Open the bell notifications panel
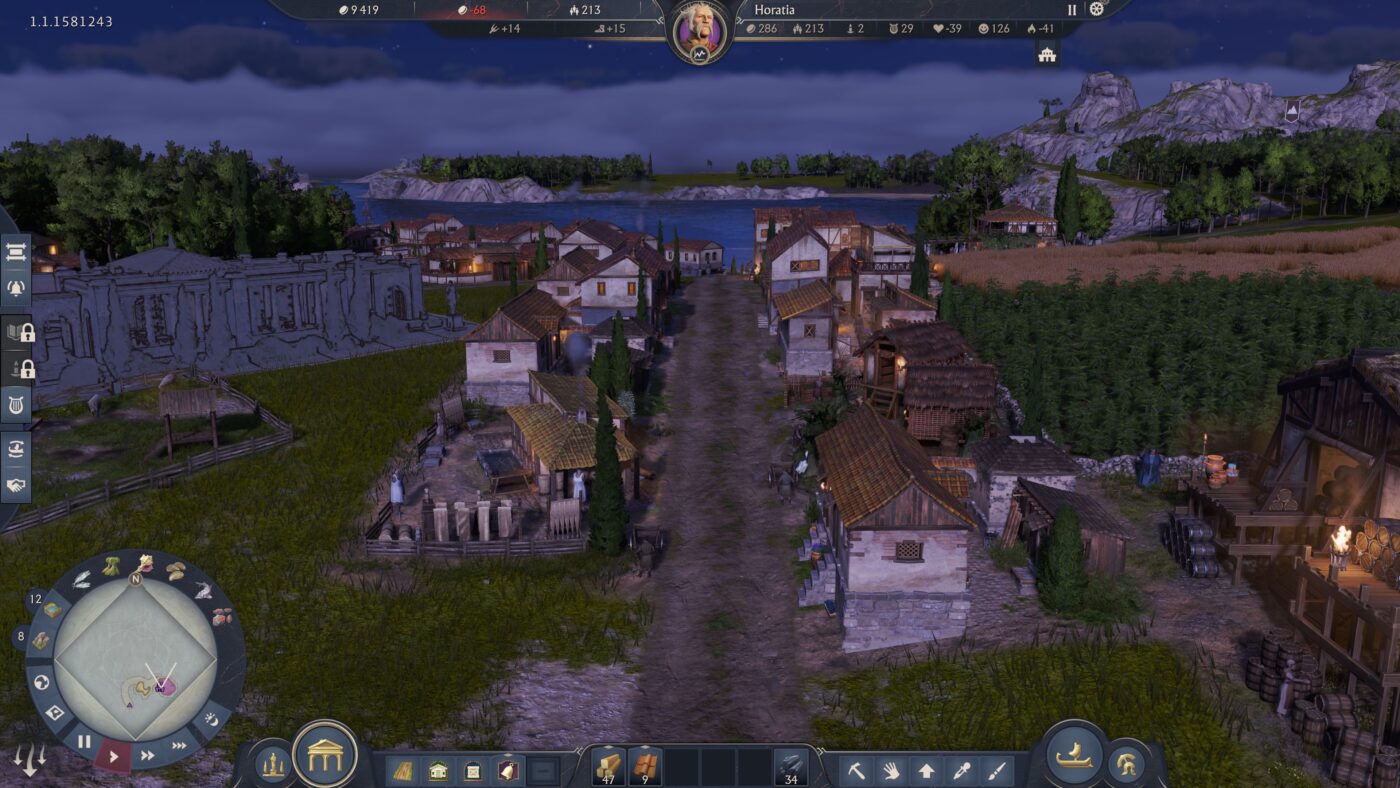The height and width of the screenshot is (788, 1400). pyautogui.click(x=16, y=288)
